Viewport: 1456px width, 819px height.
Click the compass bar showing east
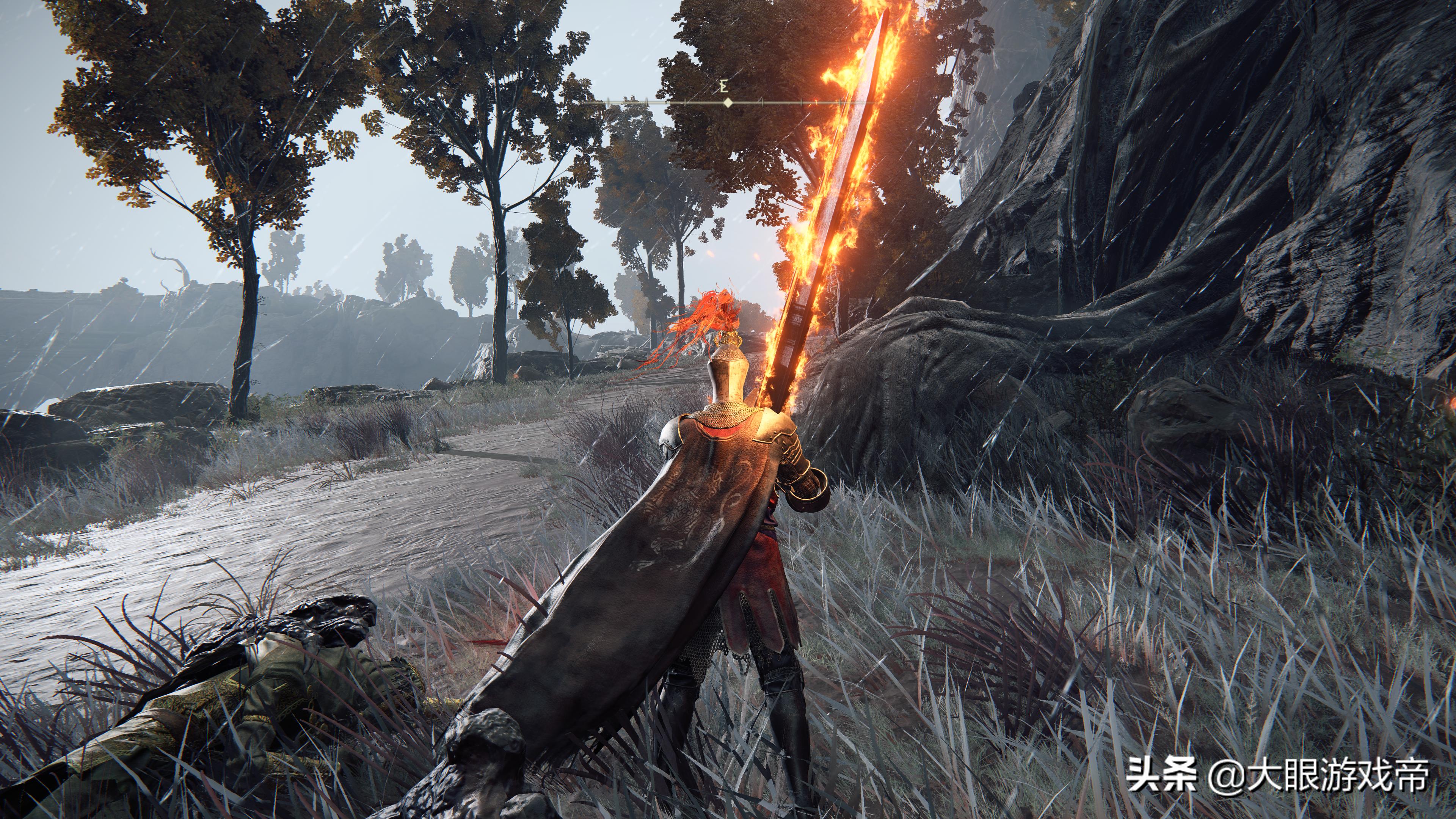(x=728, y=102)
